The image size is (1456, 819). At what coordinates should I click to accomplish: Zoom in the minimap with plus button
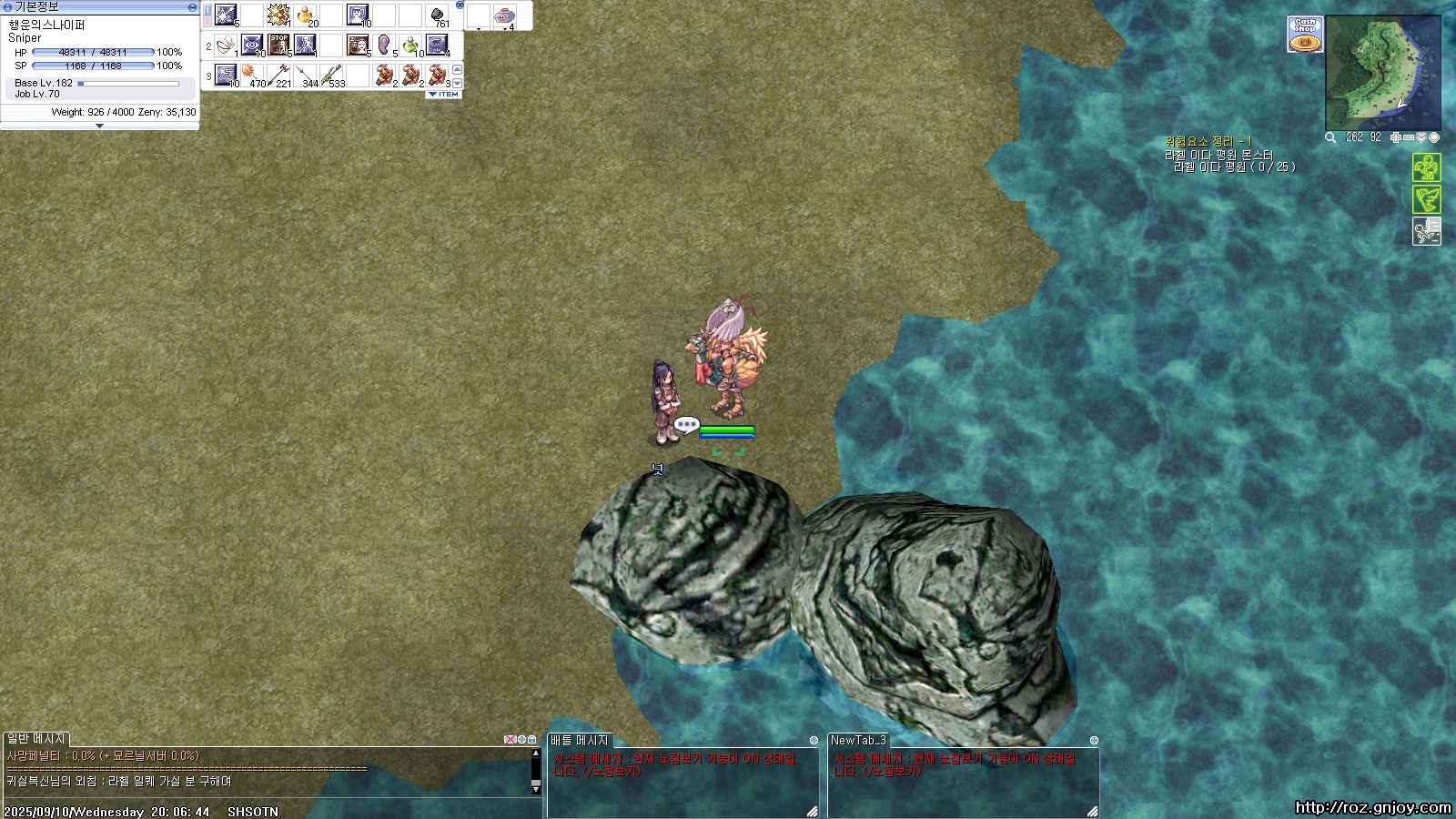coord(1396,137)
